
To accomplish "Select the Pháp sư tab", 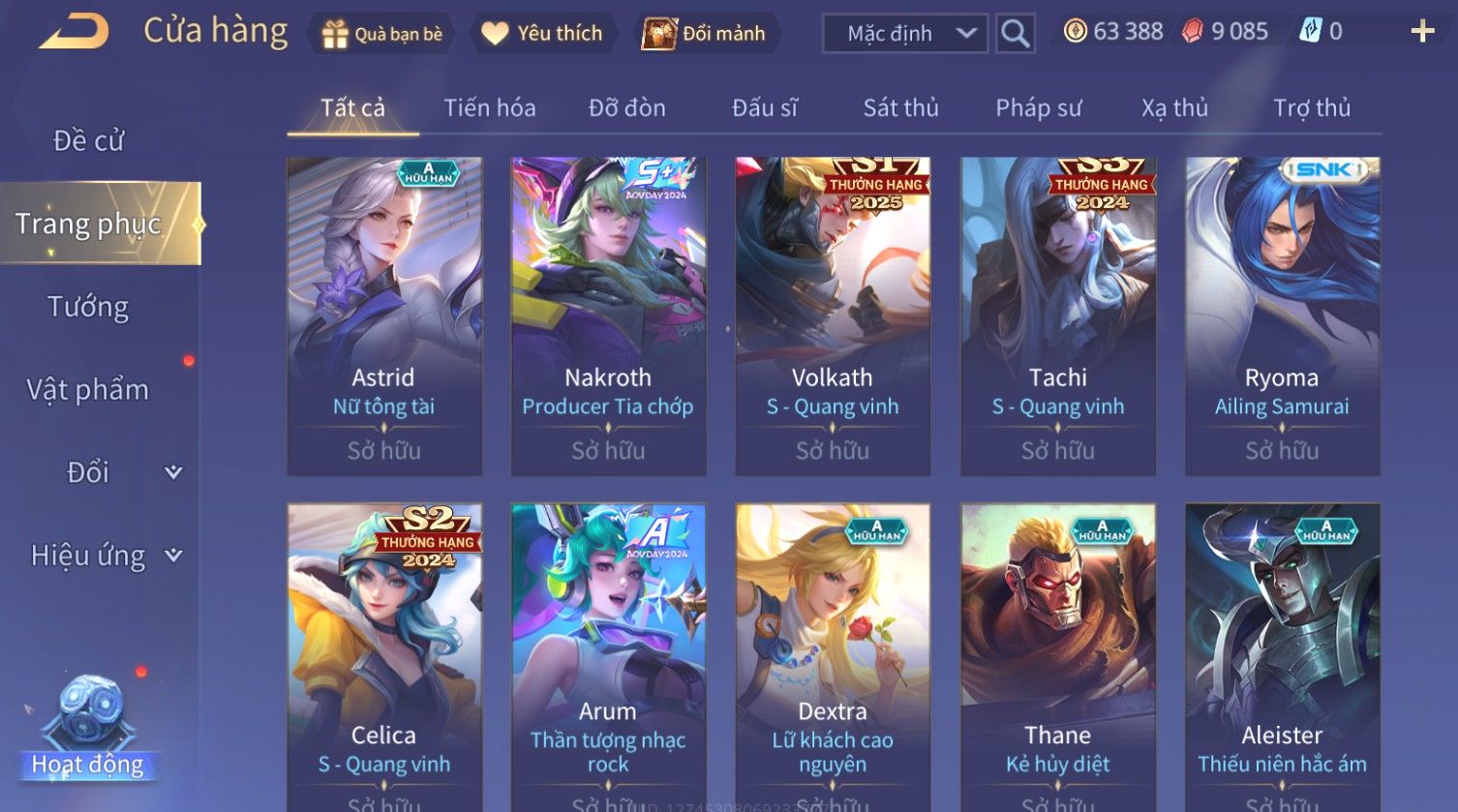I will point(1038,108).
